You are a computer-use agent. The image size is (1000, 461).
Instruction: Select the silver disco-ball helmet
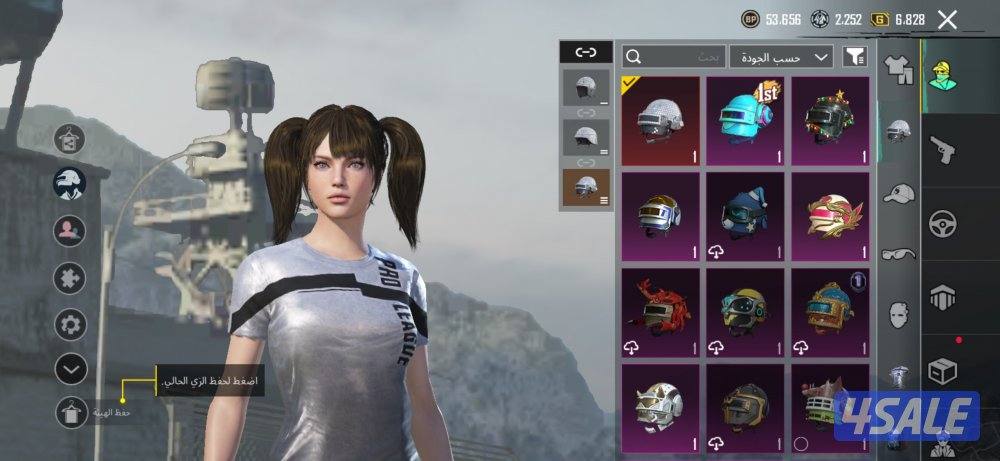point(659,120)
